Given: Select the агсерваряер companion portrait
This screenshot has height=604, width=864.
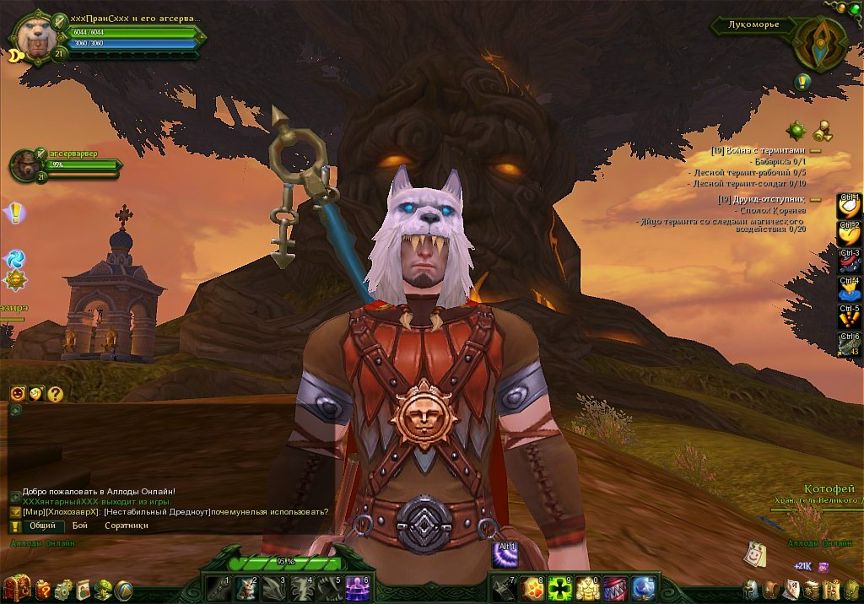Looking at the screenshot, I should (28, 165).
